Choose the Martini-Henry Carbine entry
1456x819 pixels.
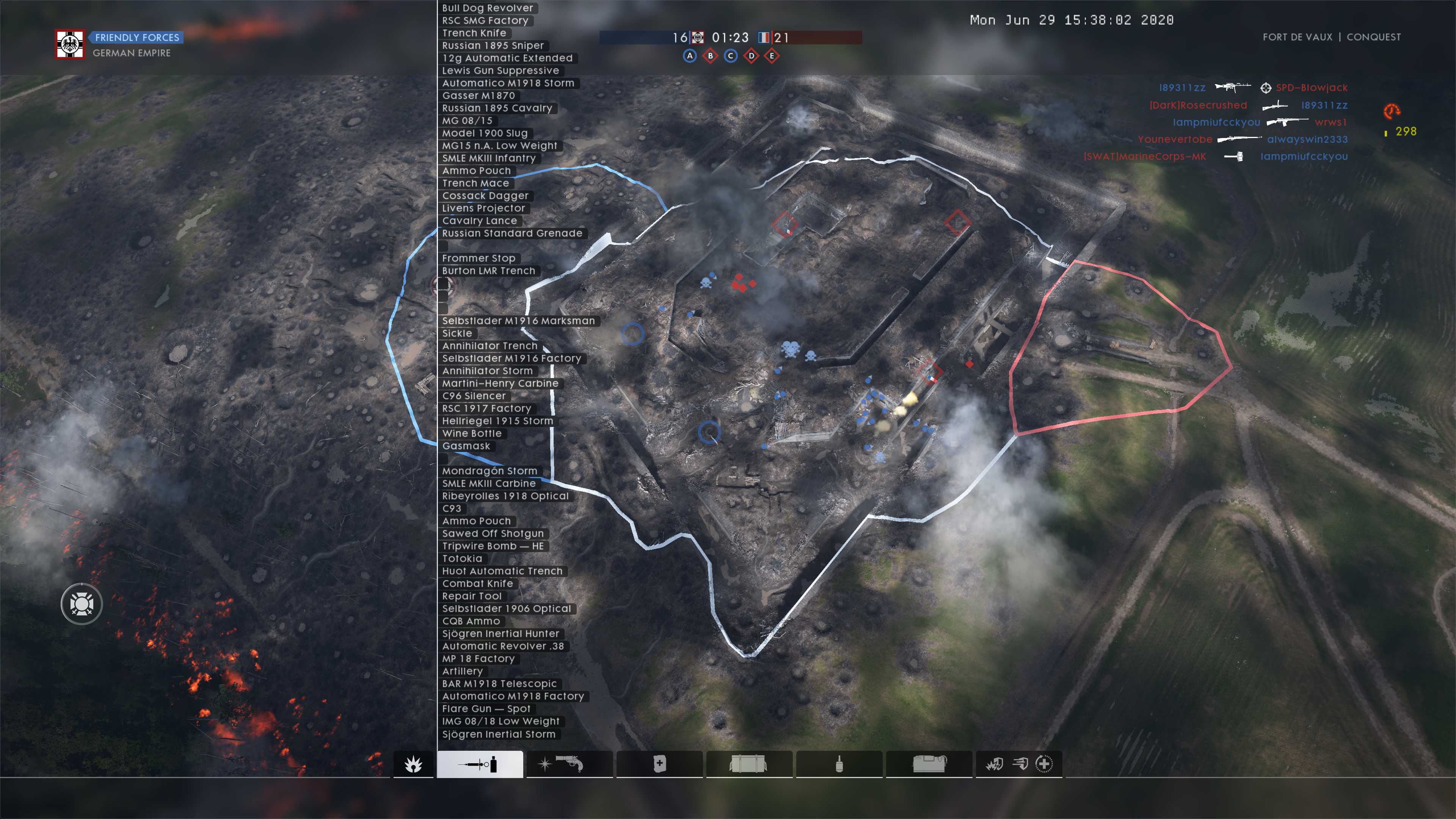tap(500, 383)
